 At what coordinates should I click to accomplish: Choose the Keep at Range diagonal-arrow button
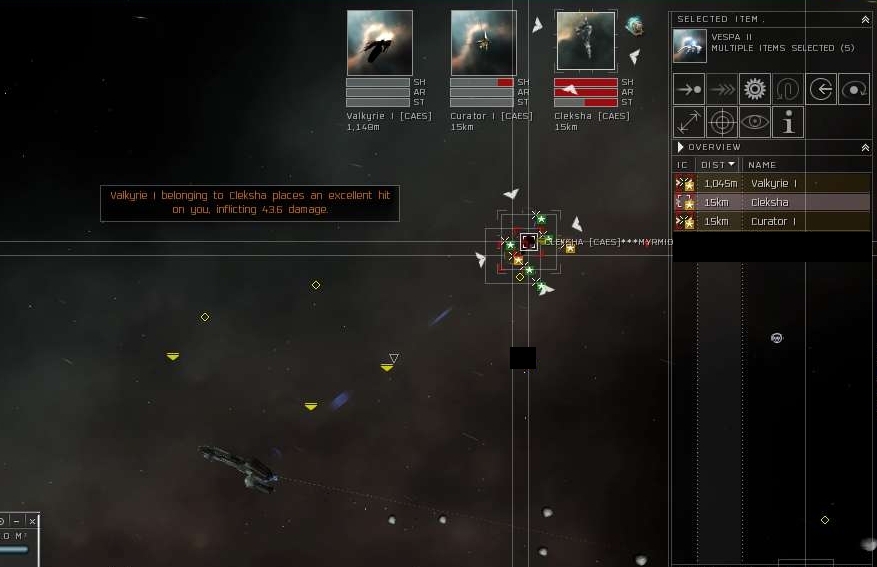click(689, 122)
